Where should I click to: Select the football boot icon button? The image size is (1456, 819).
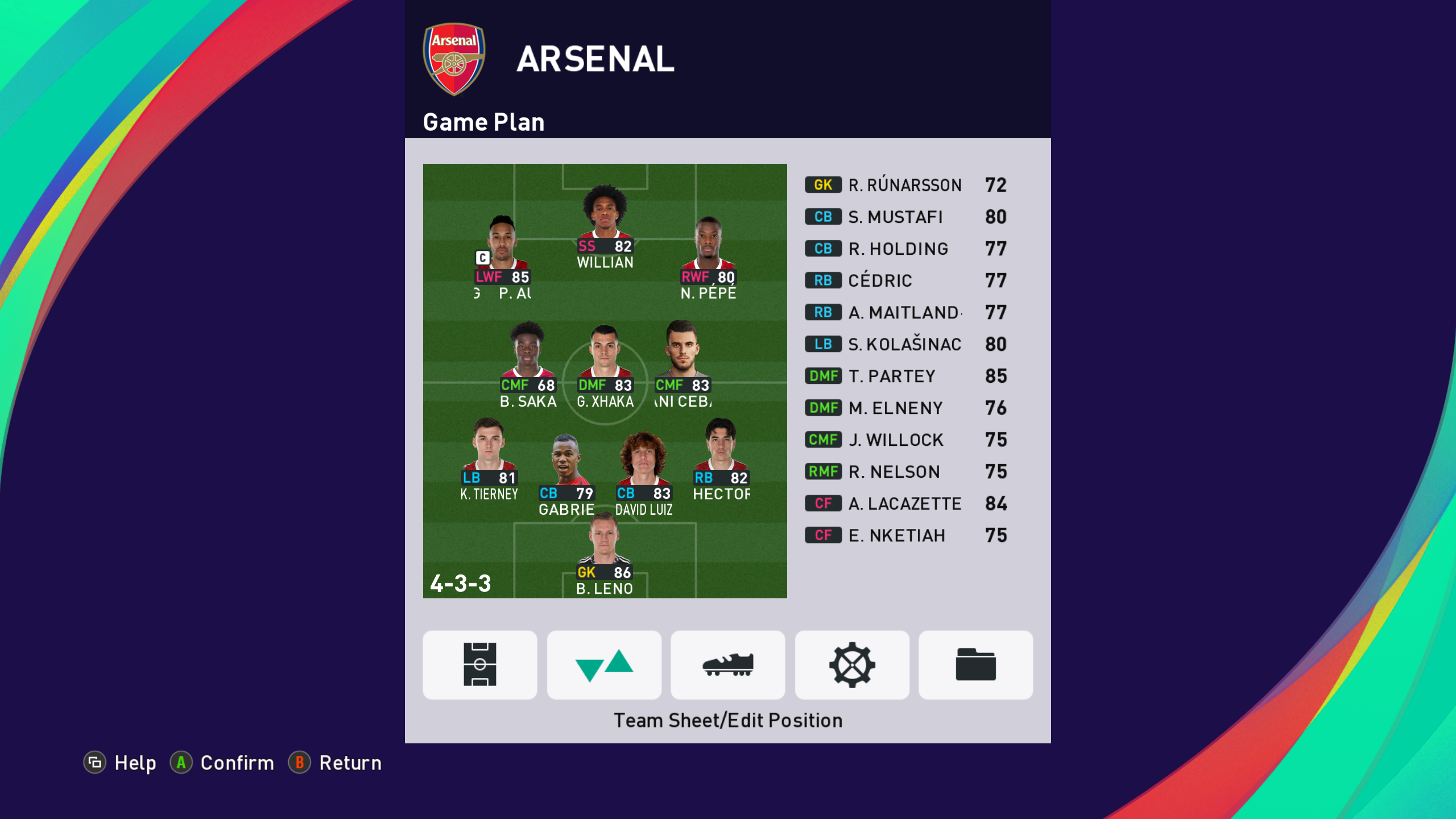pos(728,664)
